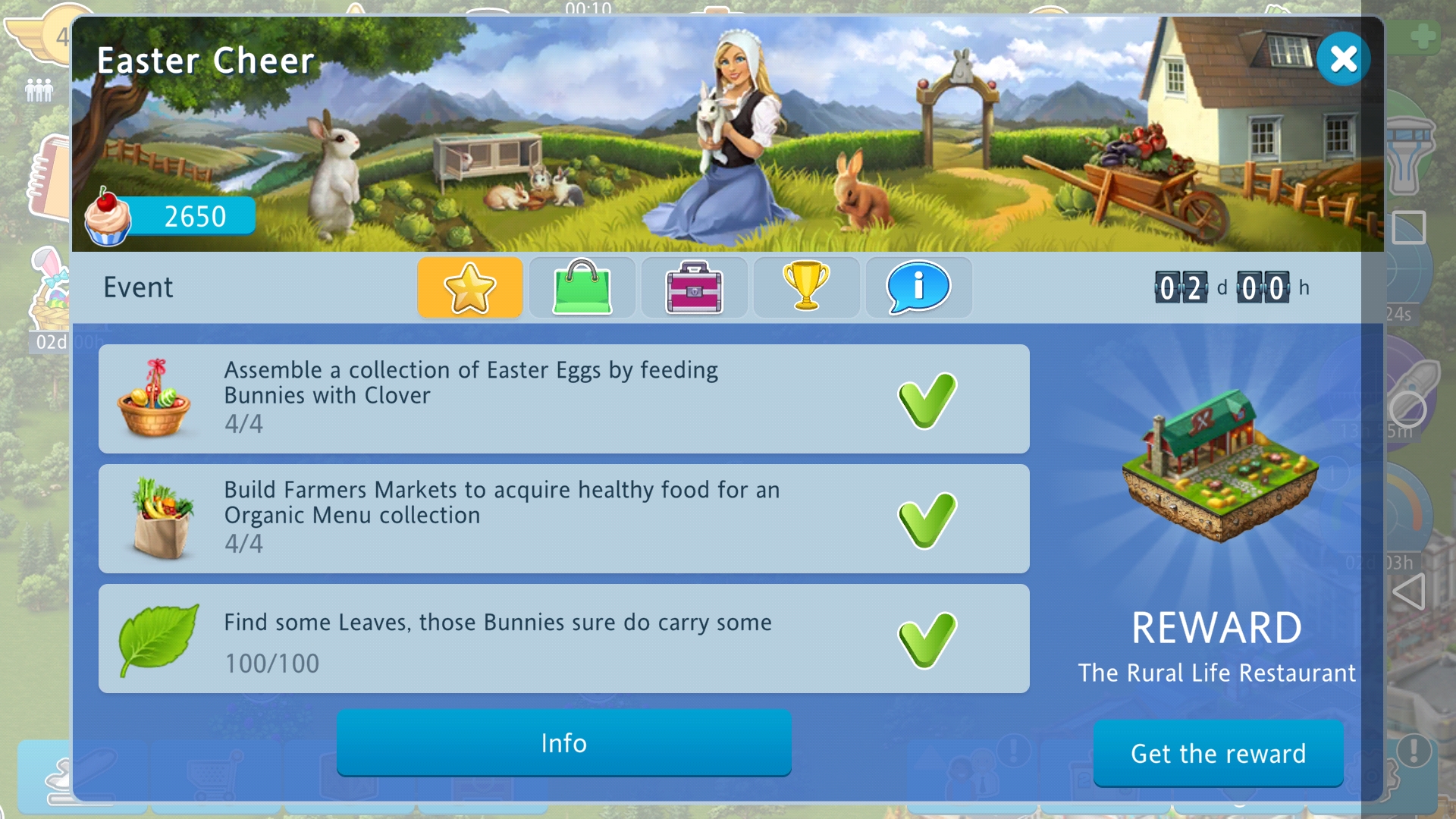
Task: Select the Find some Leaves task row
Action: click(563, 639)
